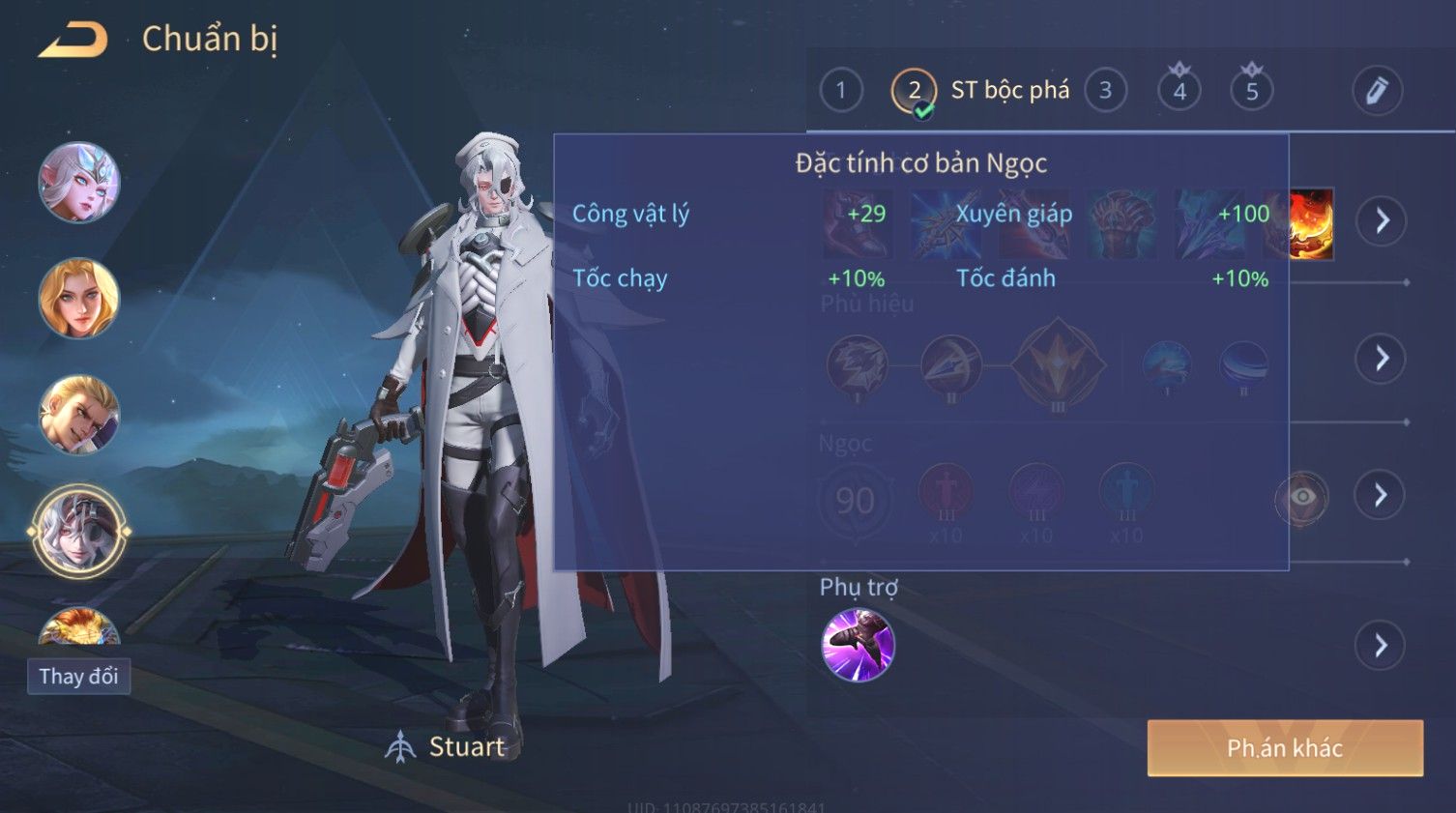Pick the blond male hero portrait
This screenshot has height=813, width=1456.
[x=78, y=415]
